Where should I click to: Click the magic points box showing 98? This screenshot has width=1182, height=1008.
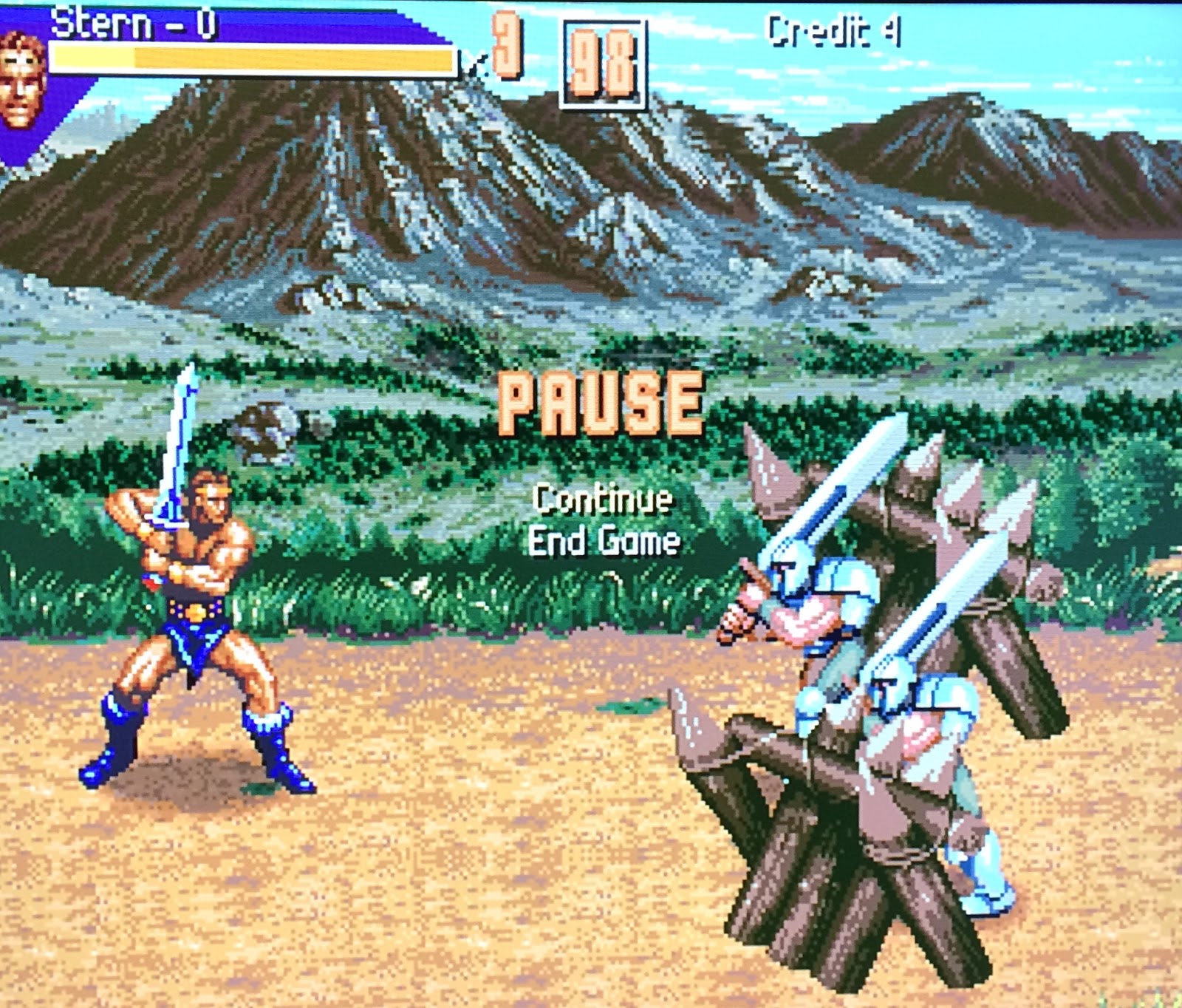(x=602, y=63)
